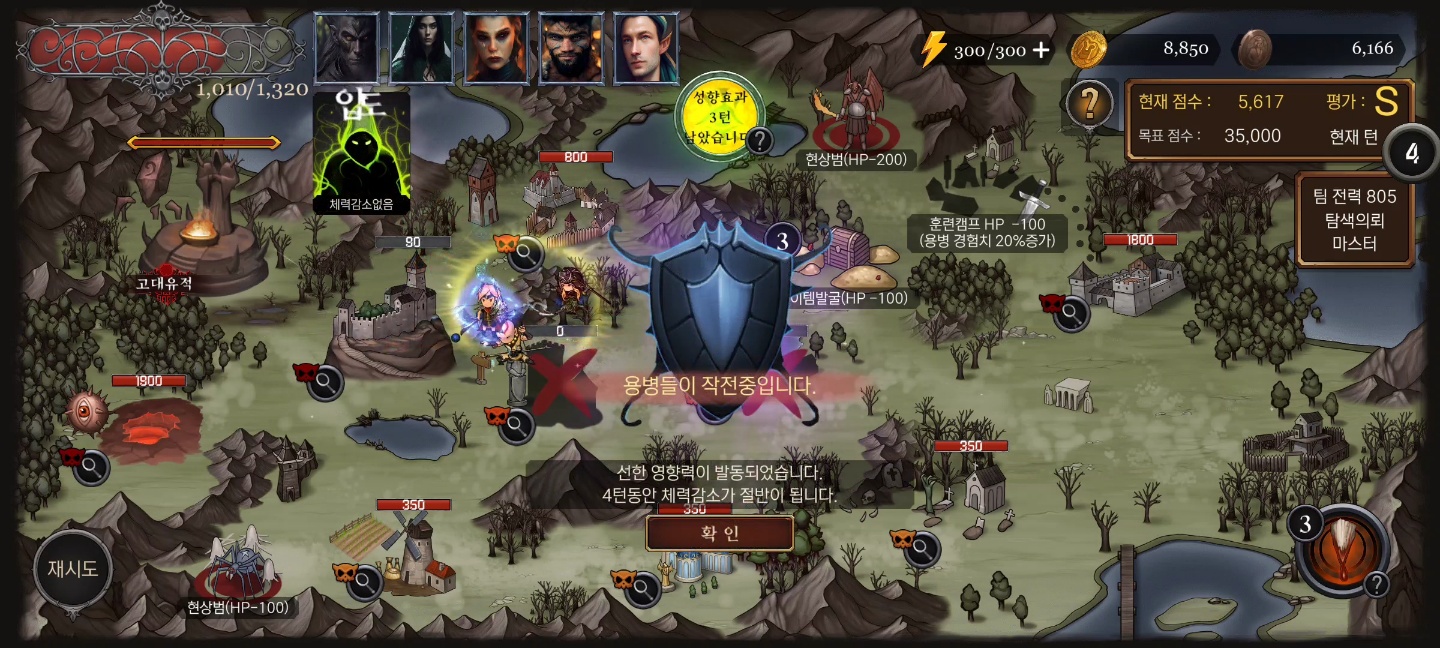Screen dimensions: 1440x648
Task: Tap the round 재시도 retry button
Action: click(x=73, y=570)
